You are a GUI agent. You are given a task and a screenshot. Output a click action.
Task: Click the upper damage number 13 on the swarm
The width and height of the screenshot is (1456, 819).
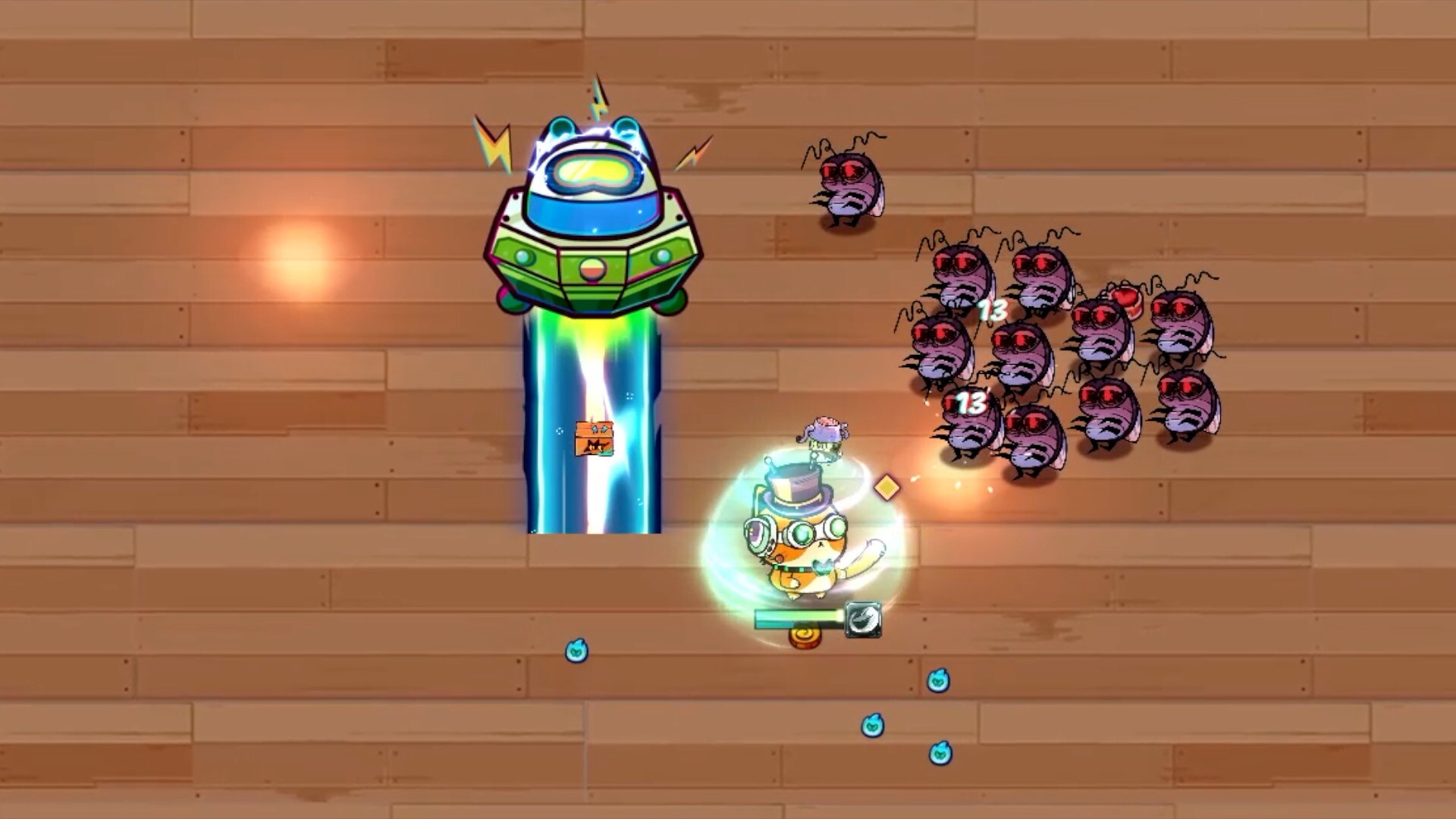[x=993, y=309]
